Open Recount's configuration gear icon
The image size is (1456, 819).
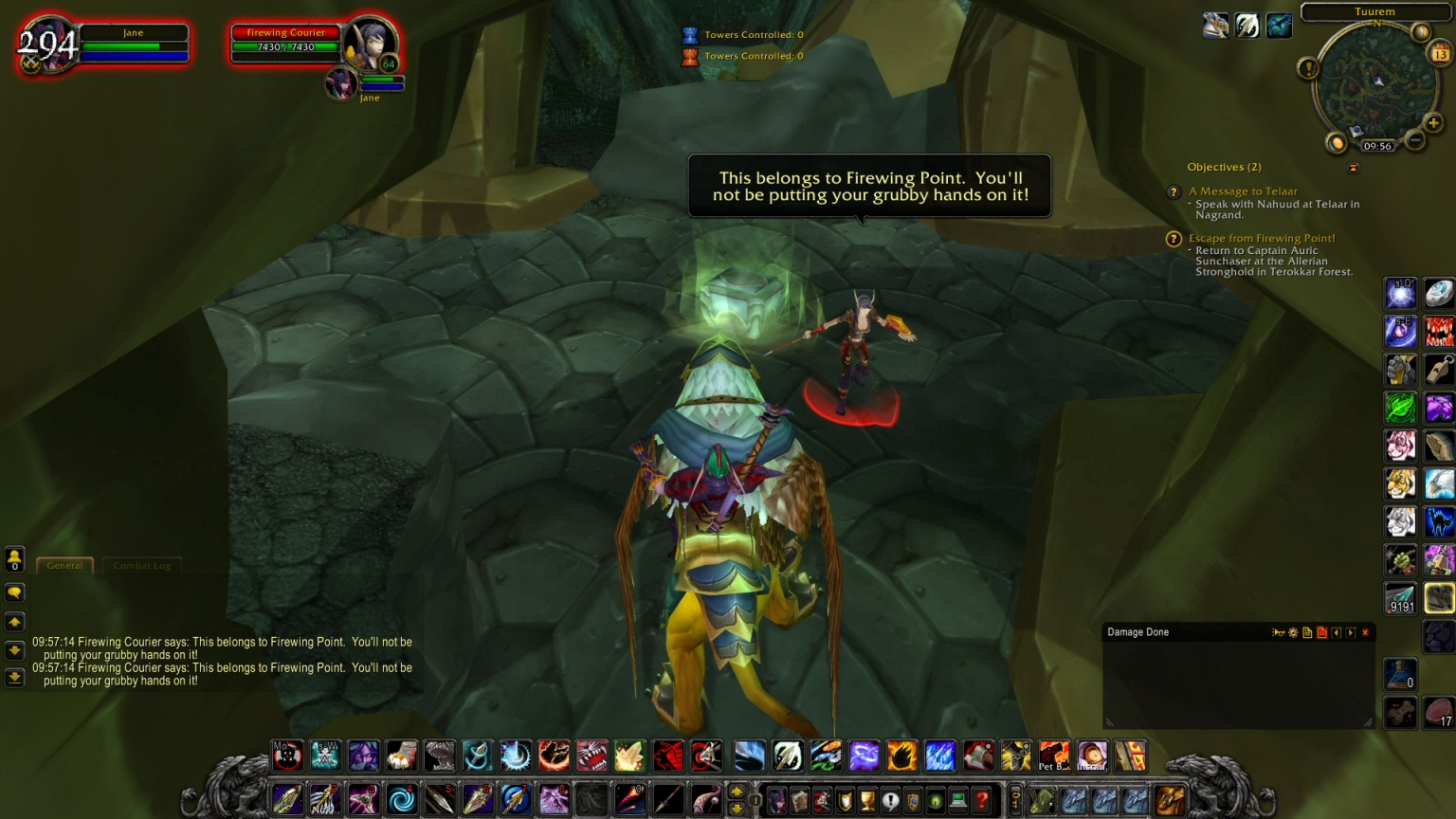coord(1293,631)
